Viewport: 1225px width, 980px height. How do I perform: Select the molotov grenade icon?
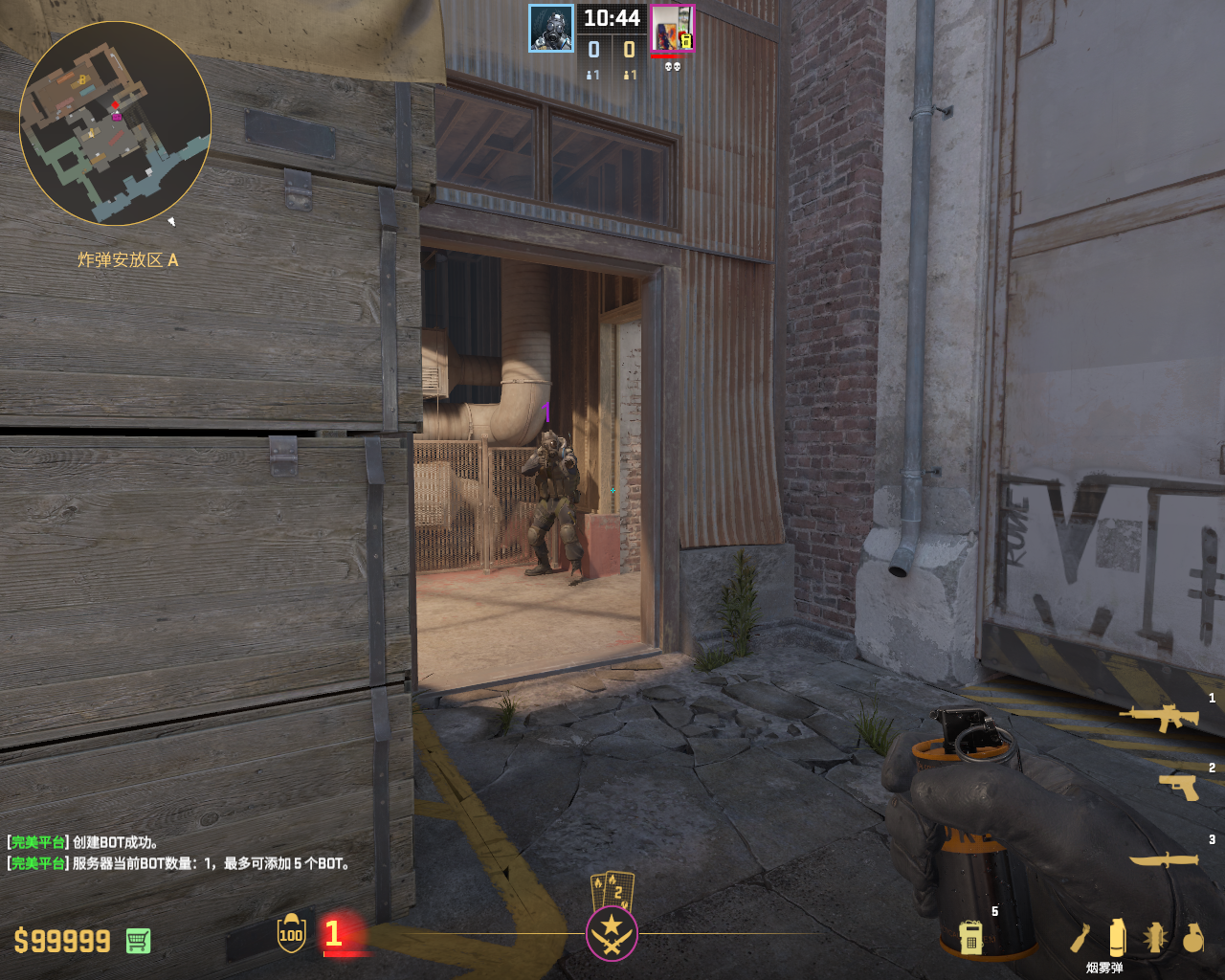pos(1081,938)
